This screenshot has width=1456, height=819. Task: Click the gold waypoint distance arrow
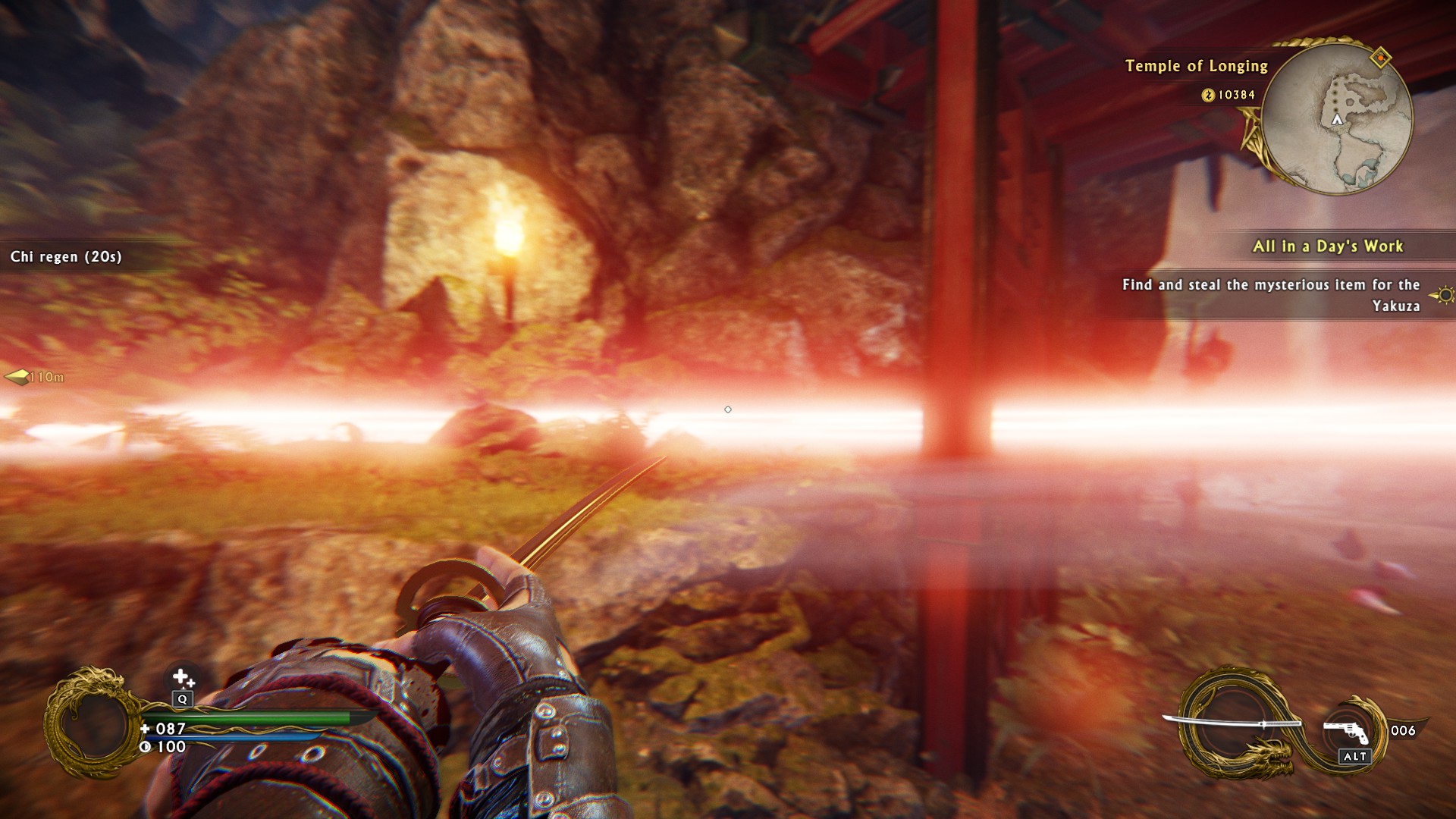click(17, 377)
